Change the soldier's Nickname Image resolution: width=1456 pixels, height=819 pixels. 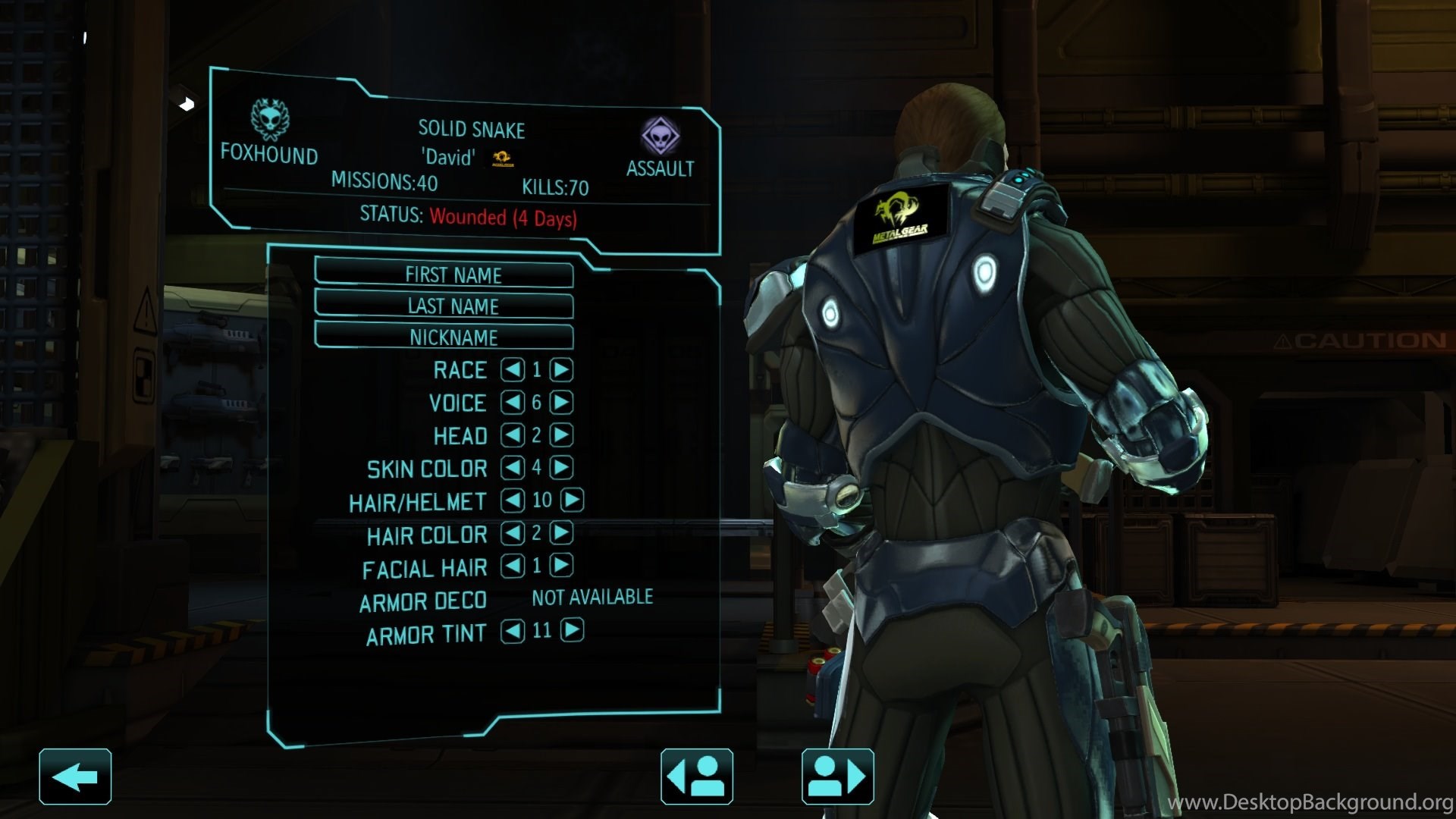coord(444,337)
